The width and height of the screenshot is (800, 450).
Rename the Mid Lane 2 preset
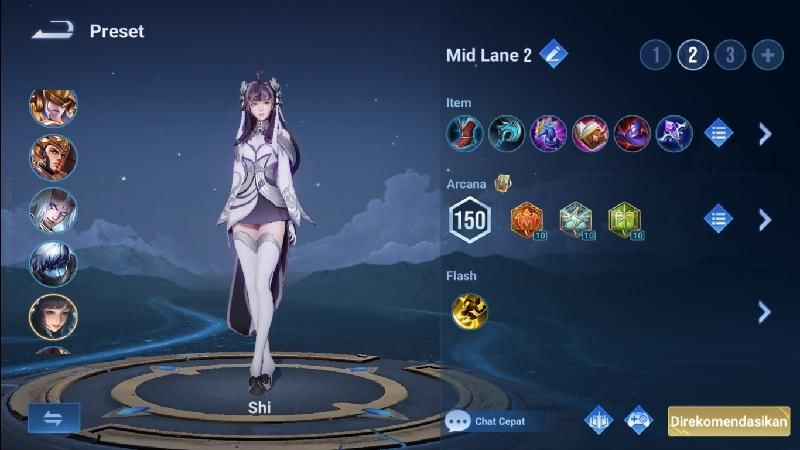(x=553, y=54)
